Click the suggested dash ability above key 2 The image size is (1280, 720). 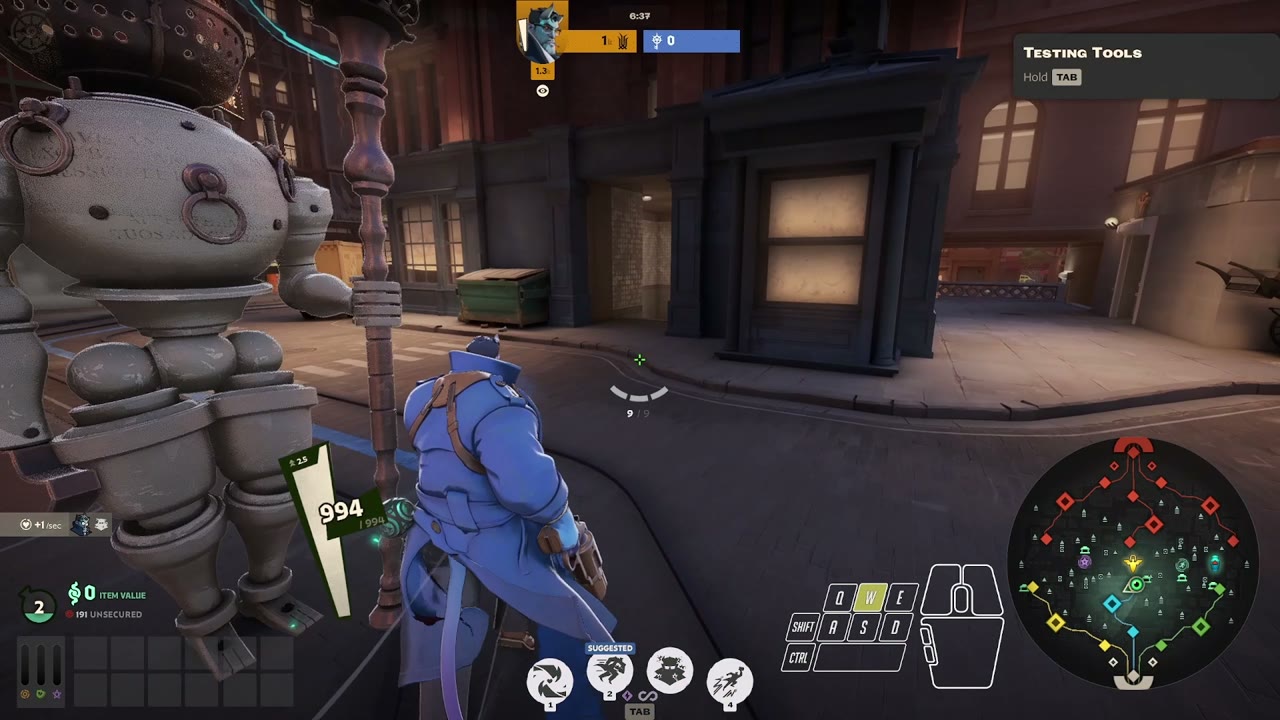point(610,670)
